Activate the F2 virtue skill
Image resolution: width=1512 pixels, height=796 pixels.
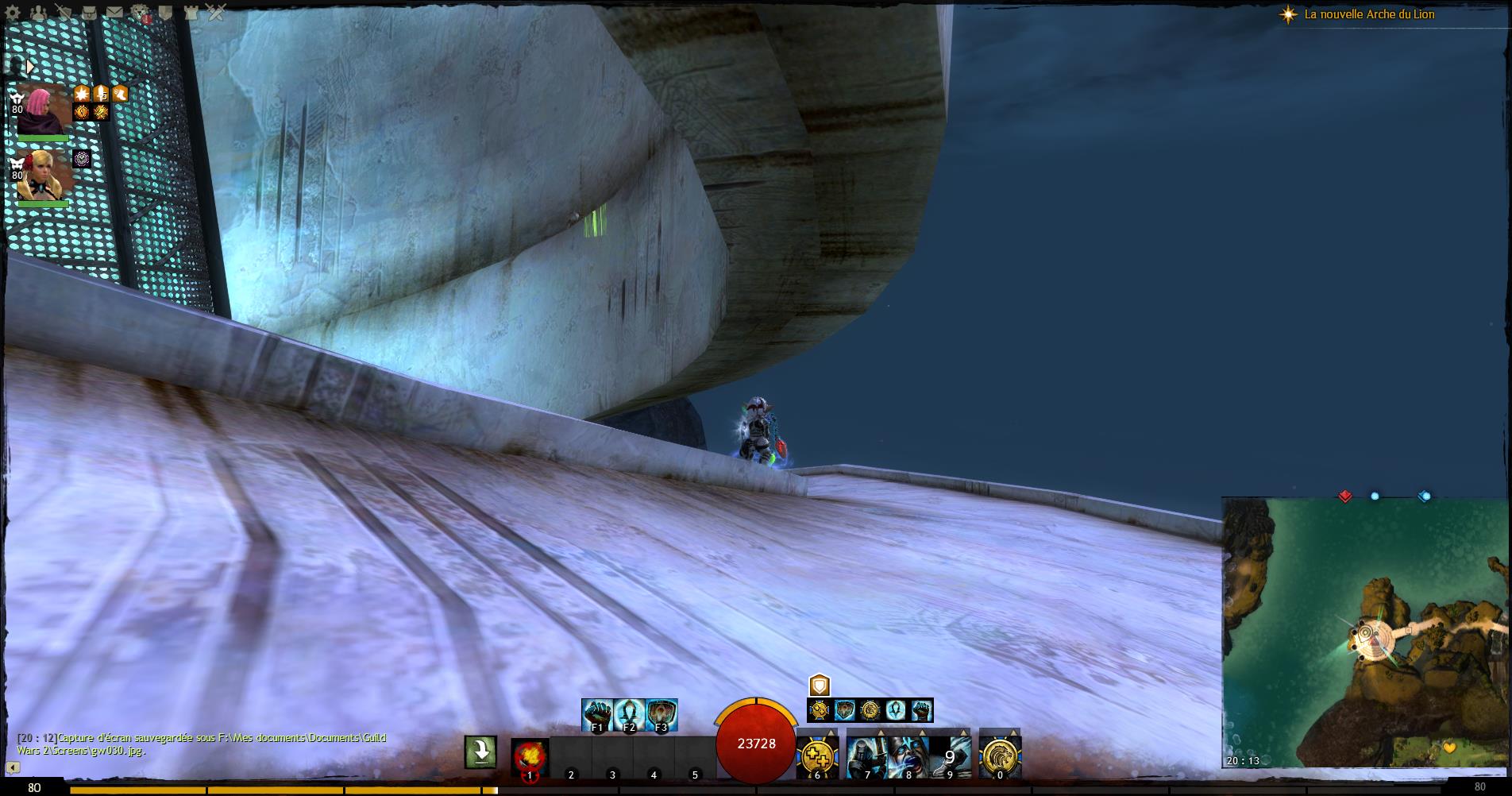pyautogui.click(x=629, y=714)
